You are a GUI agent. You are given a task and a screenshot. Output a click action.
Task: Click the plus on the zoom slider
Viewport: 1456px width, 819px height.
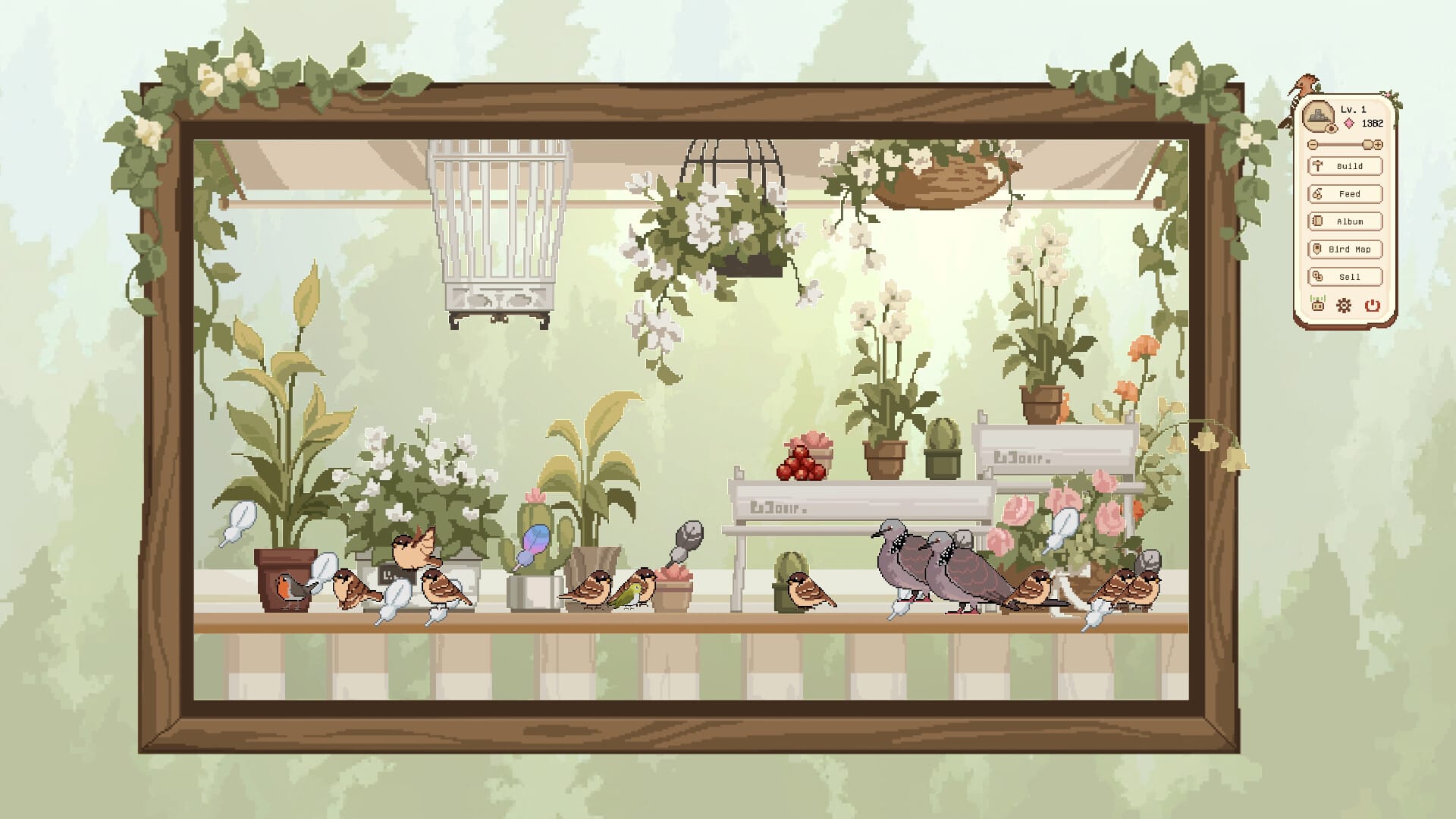pyautogui.click(x=1378, y=145)
